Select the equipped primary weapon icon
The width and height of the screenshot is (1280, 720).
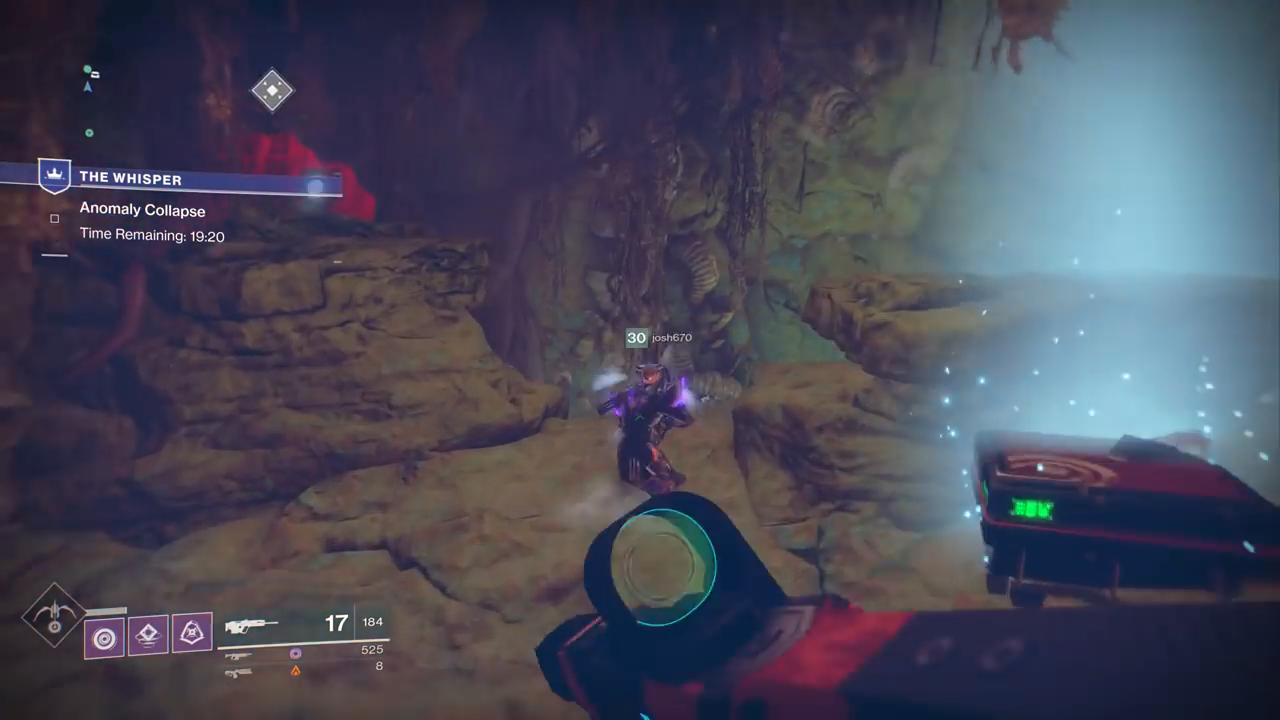pyautogui.click(x=251, y=626)
